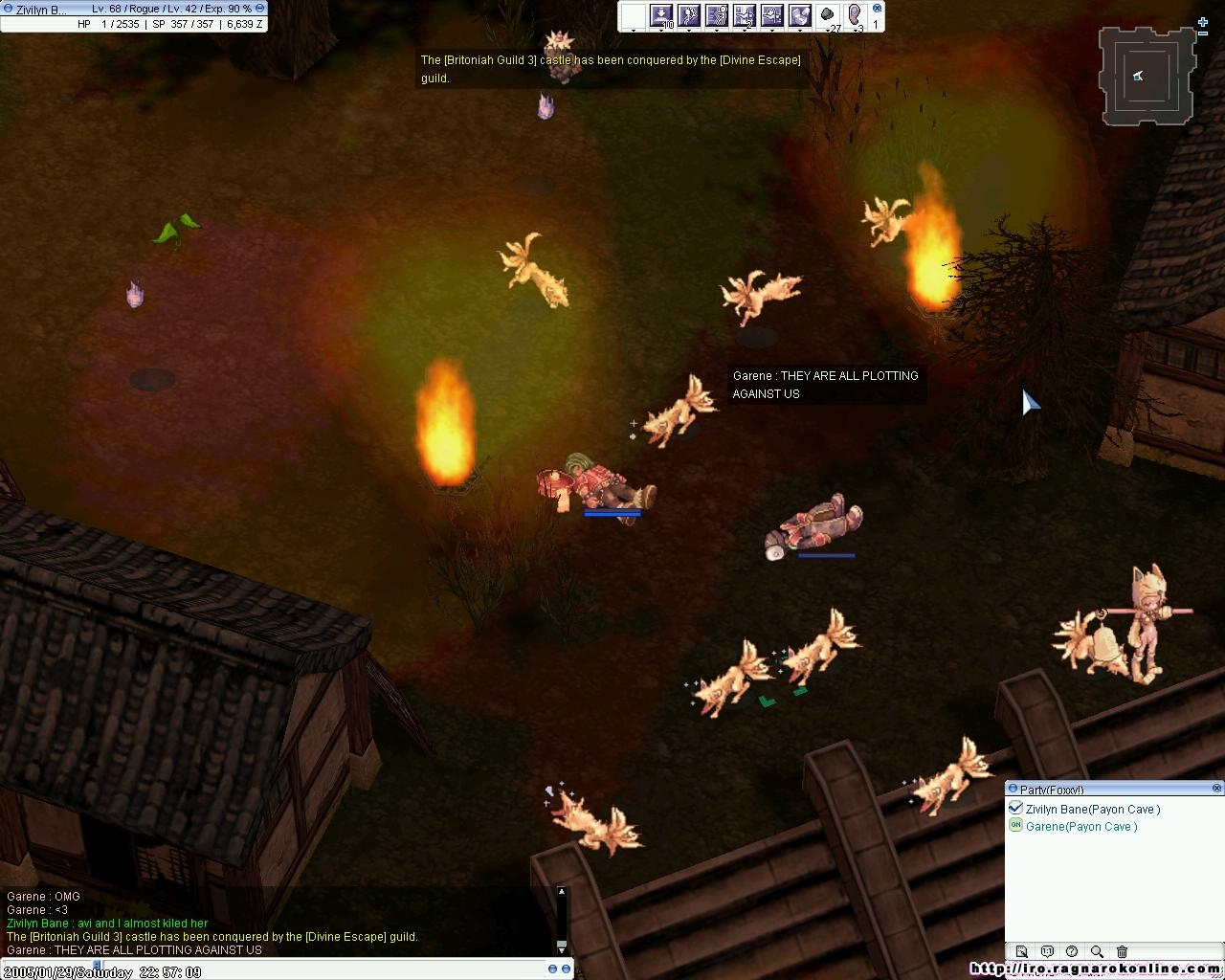The image size is (1225, 980).
Task: Click the party invite pencil icon
Action: coord(1022,951)
